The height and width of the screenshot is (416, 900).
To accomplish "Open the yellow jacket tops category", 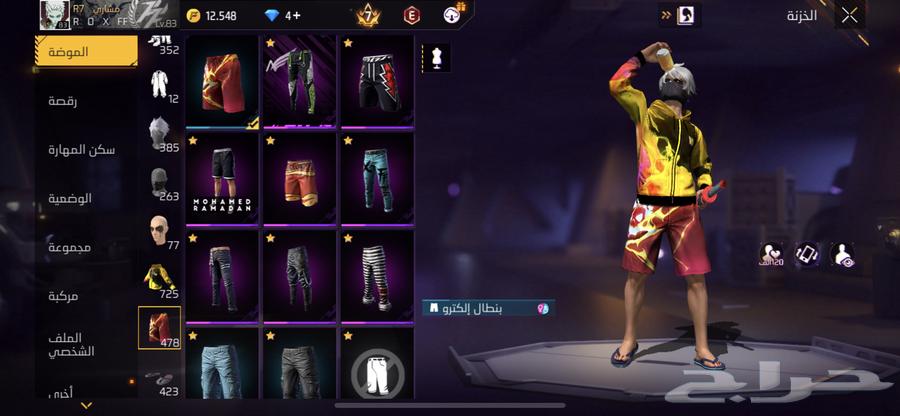I will point(158,282).
